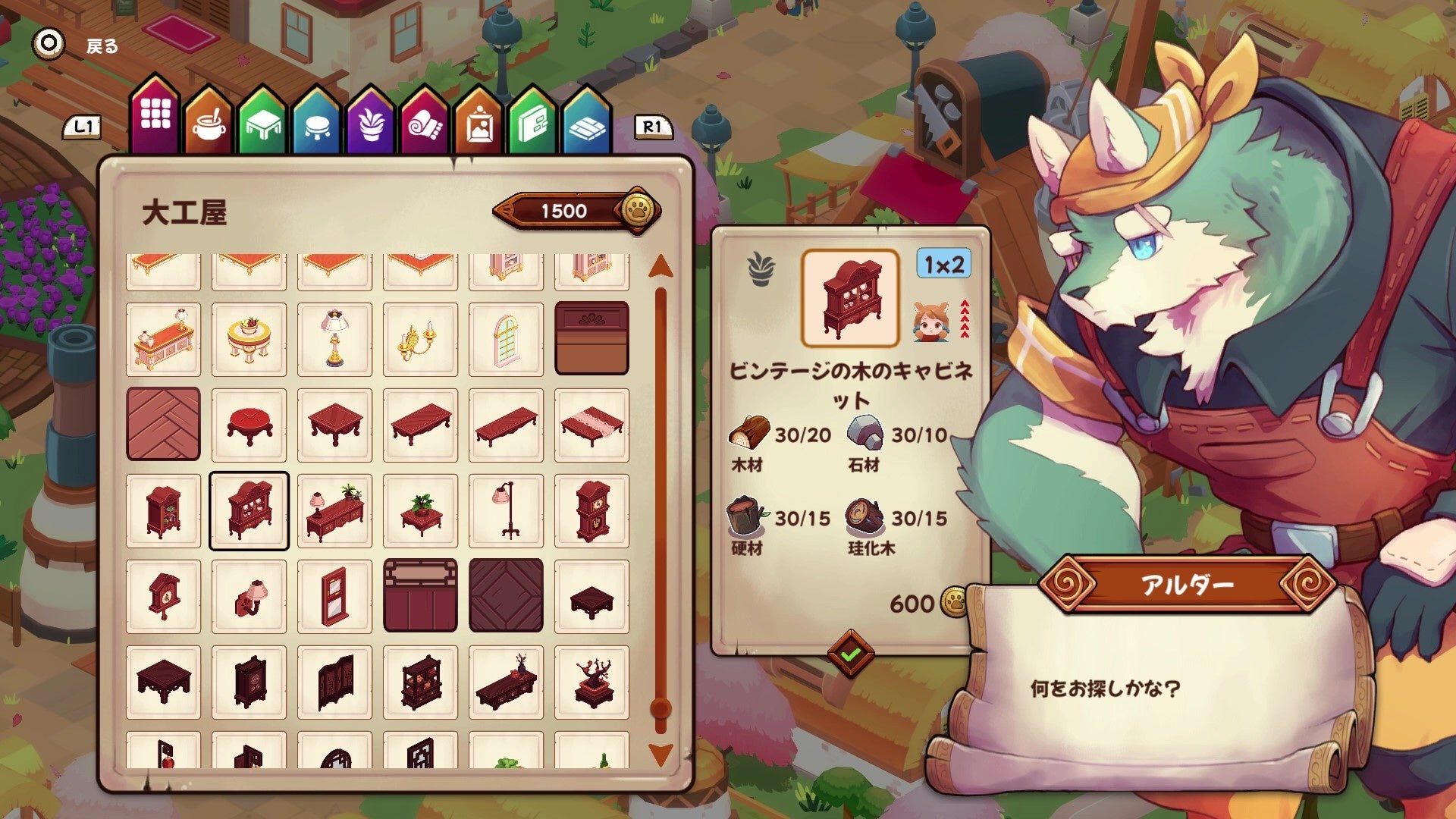Select the herringbone wood flooring tile
Screen dimensions: 1456x819
click(x=163, y=424)
